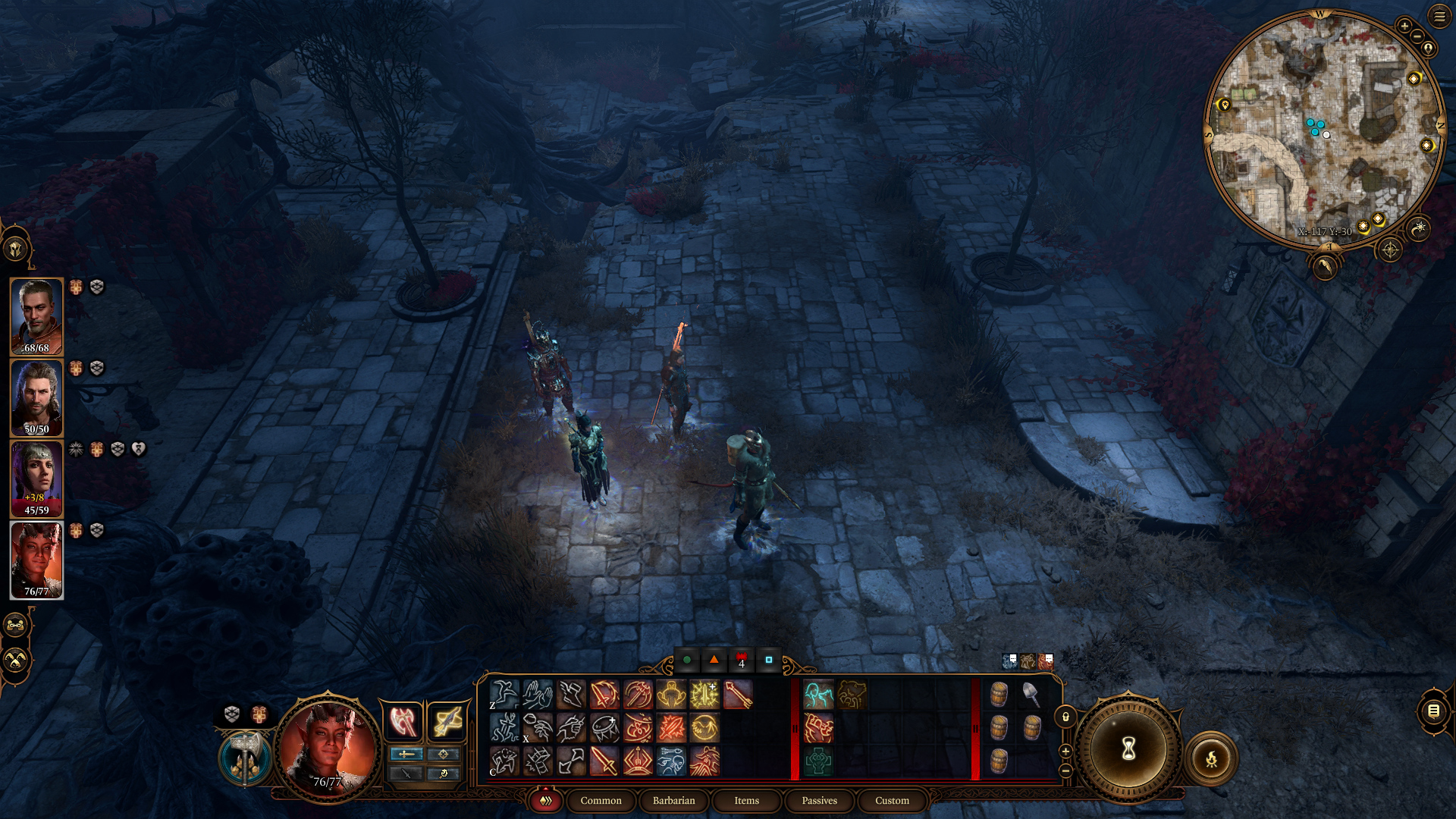Click the minimap to open the map
This screenshot has width=1456, height=819.
coord(1323,129)
